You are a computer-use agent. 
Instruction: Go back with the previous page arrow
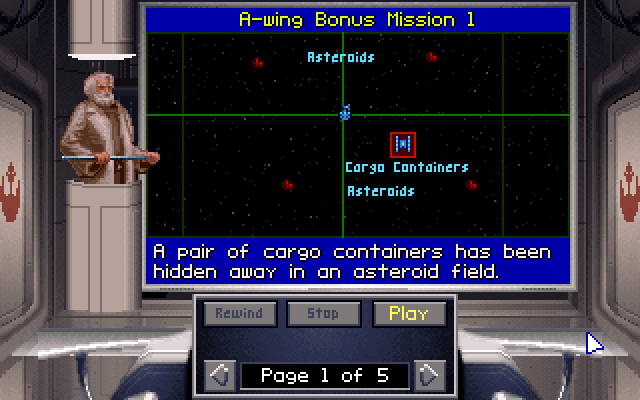point(220,376)
